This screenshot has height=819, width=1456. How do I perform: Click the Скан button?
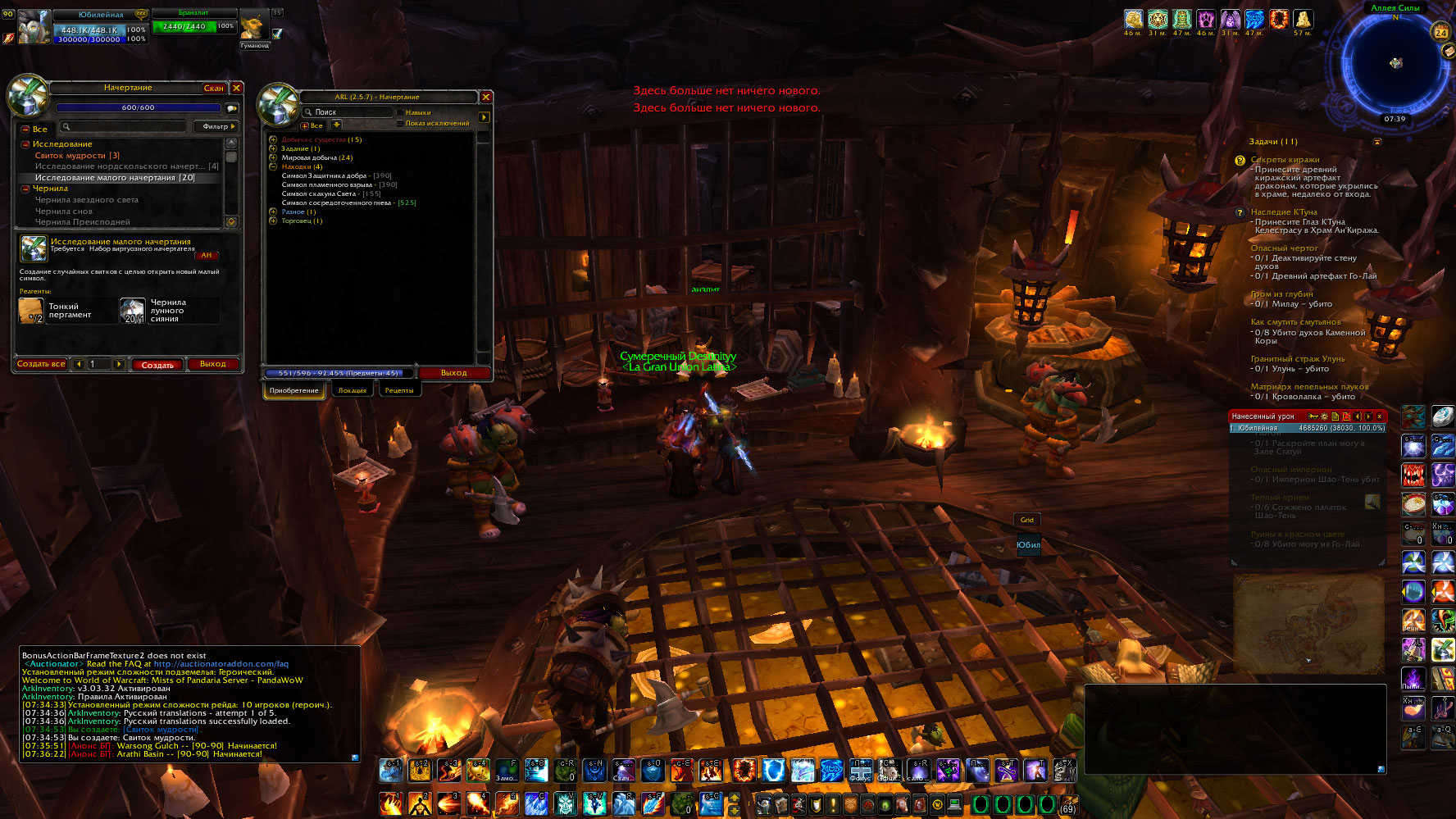(x=213, y=88)
